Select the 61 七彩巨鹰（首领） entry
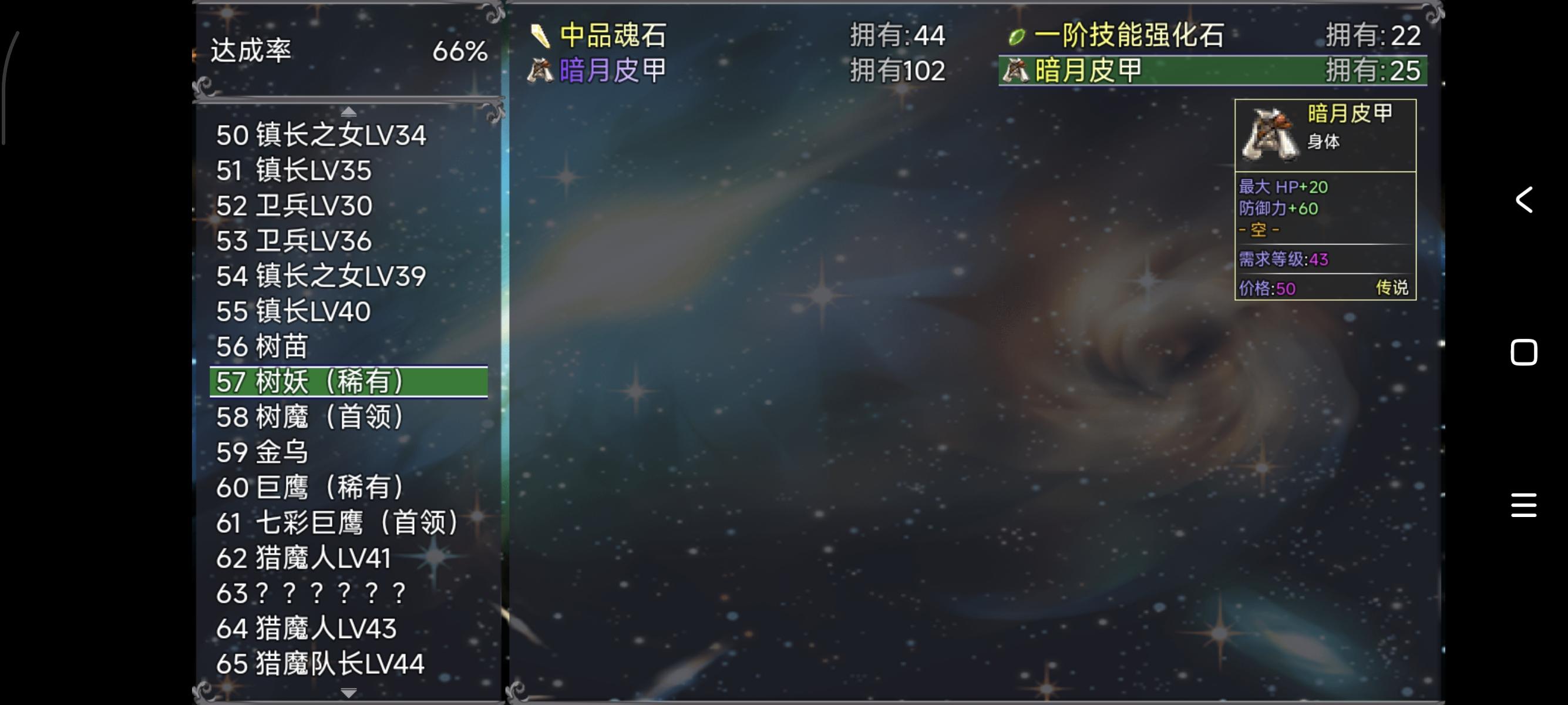 click(338, 523)
